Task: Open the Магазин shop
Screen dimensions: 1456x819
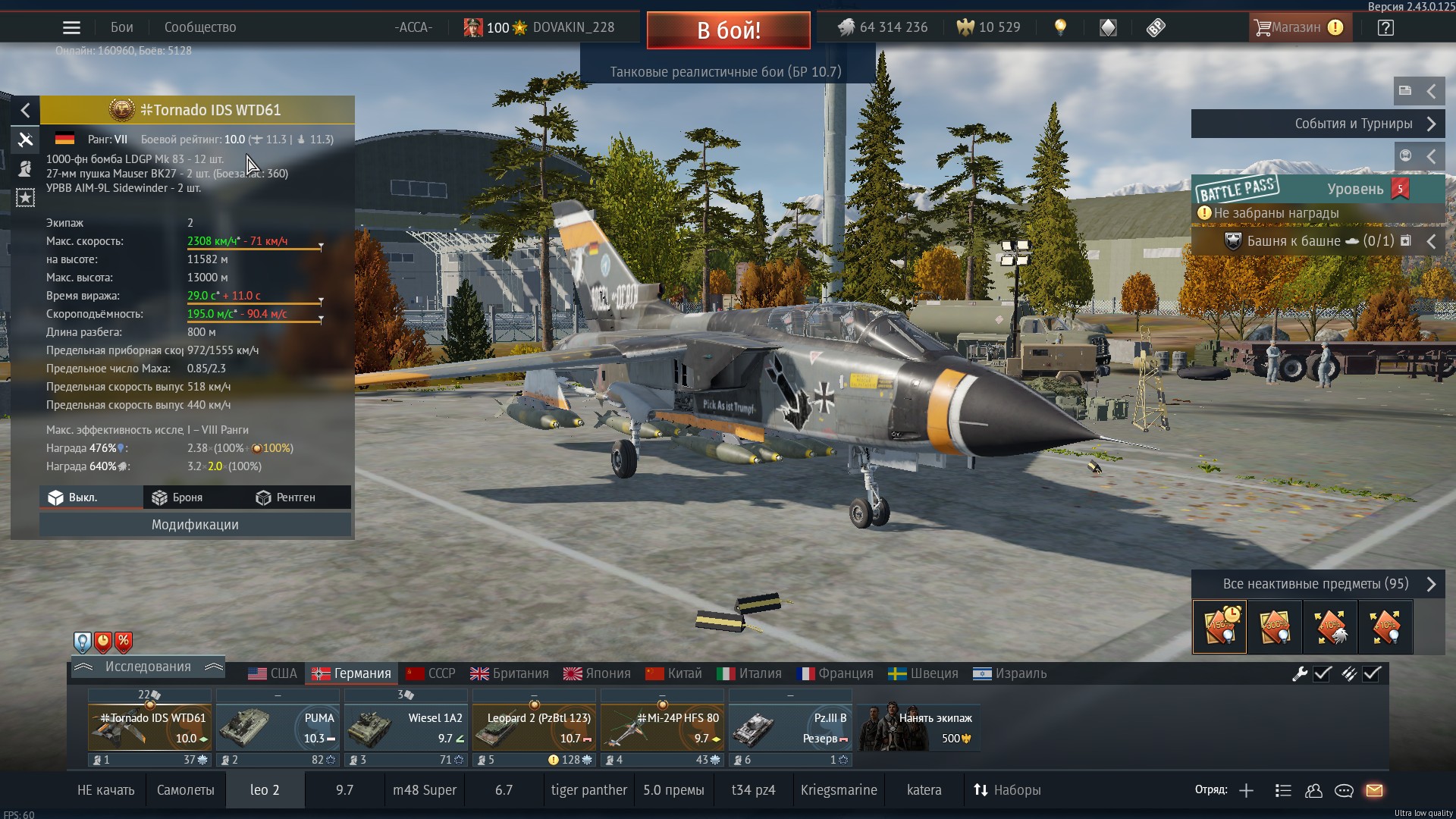Action: [1300, 27]
